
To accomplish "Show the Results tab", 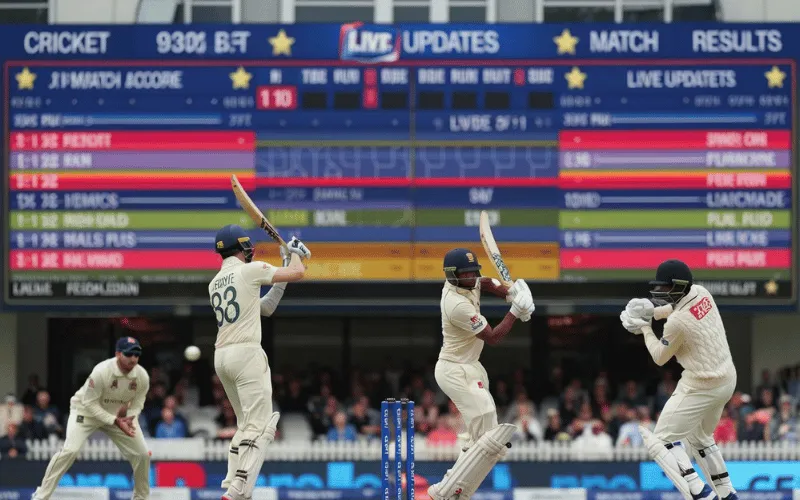I will [x=737, y=41].
